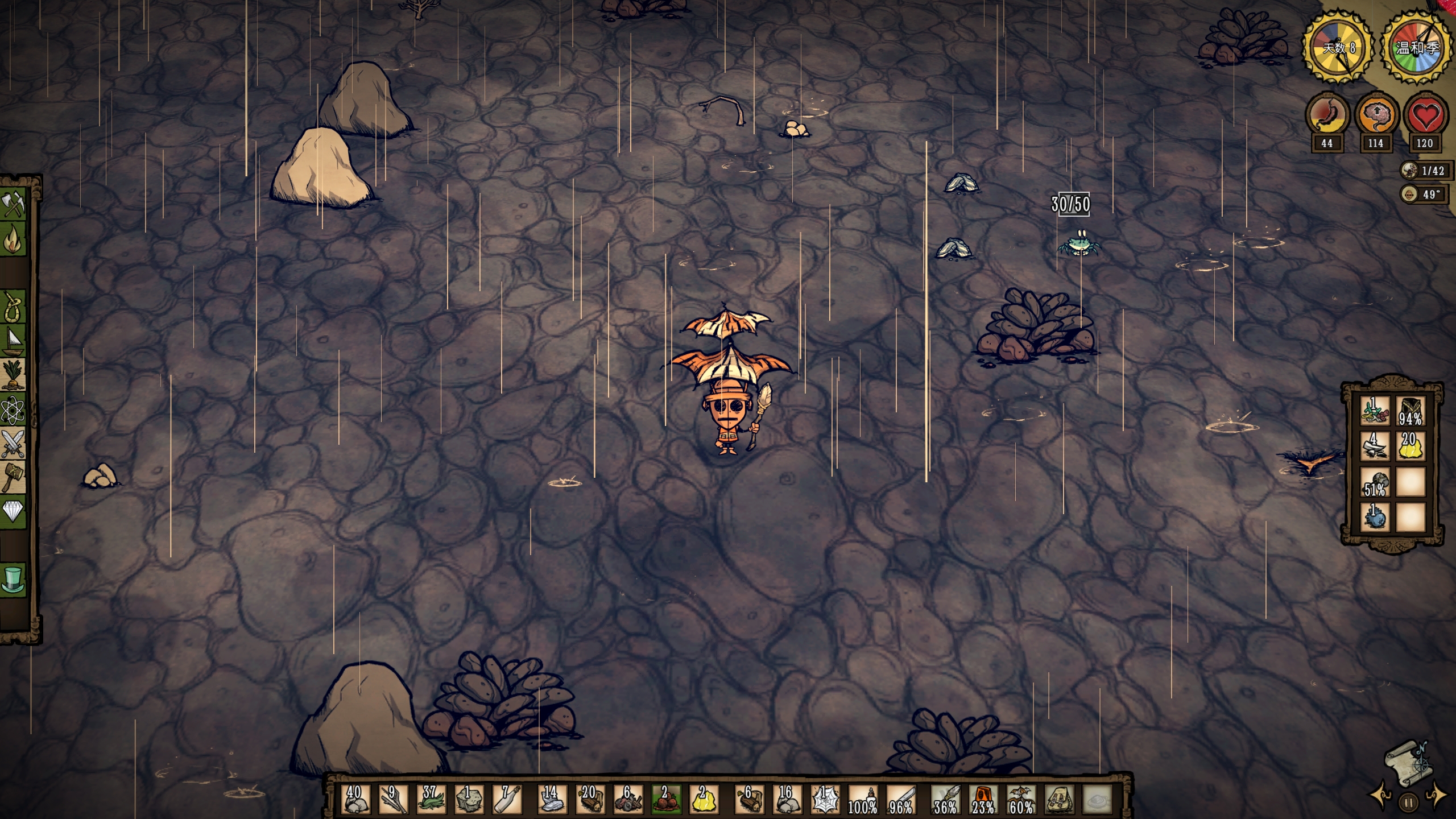Viewport: 1456px width, 819px height.
Task: Open the Science atom crafting tab
Action: click(x=14, y=411)
